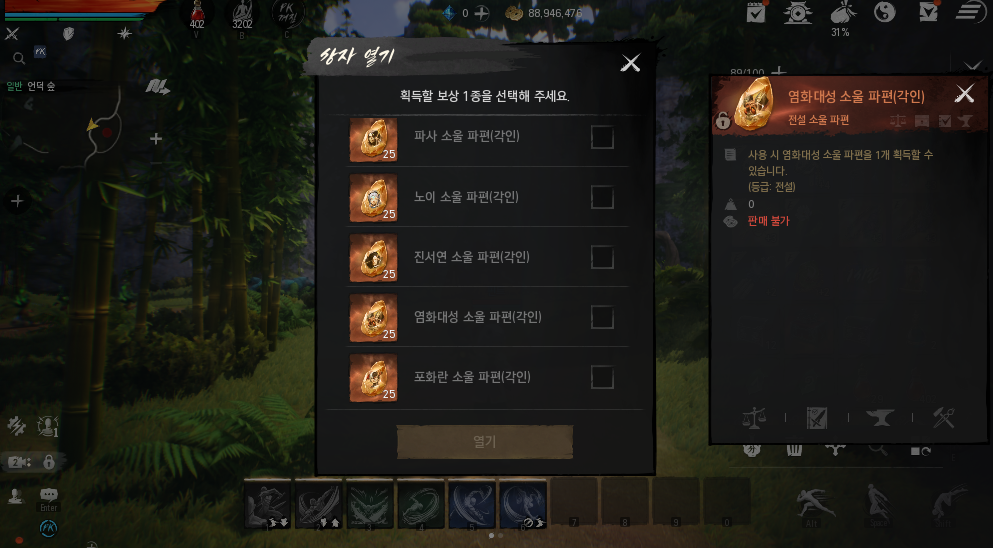Image resolution: width=993 pixels, height=548 pixels.
Task: Tick the 파사 소울 파편 checkbox
Action: (x=602, y=137)
